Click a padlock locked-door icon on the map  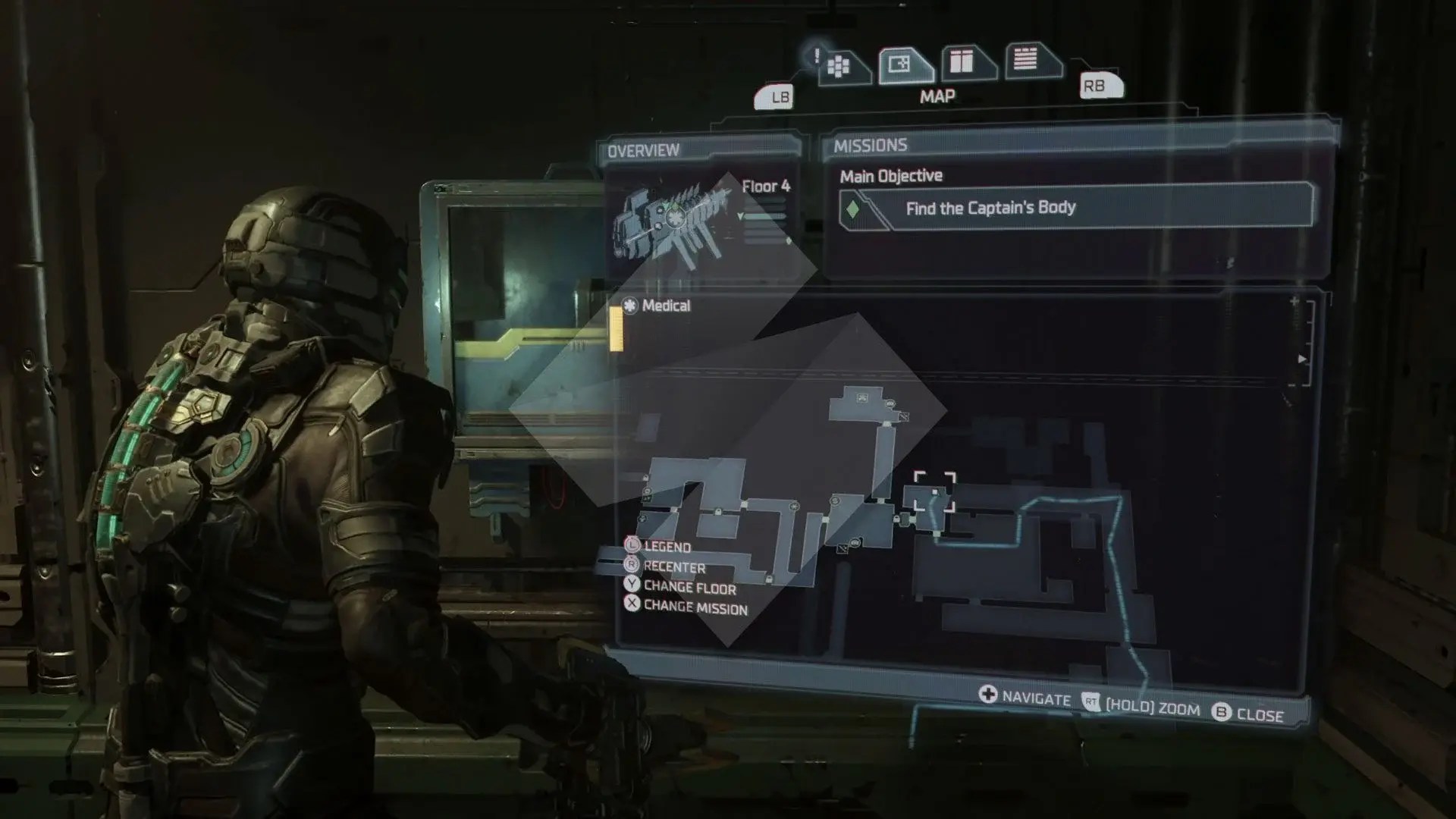point(896,519)
